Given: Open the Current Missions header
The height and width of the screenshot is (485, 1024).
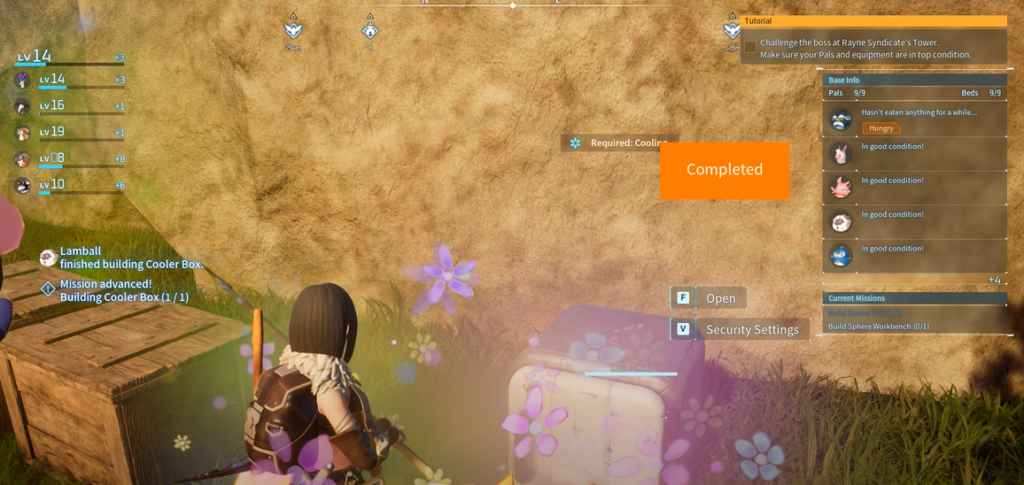Looking at the screenshot, I should [914, 298].
